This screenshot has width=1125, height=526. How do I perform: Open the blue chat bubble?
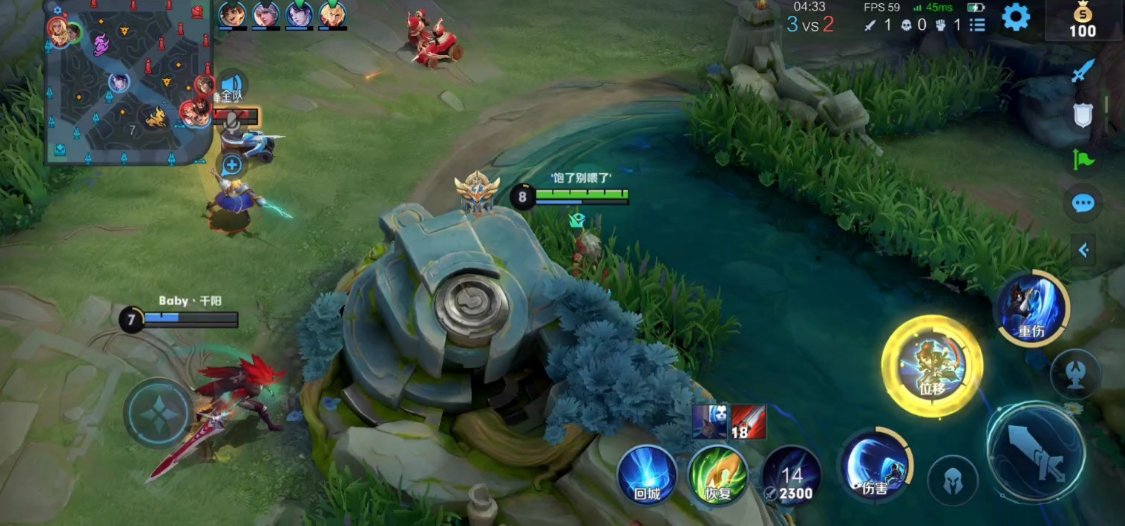pyautogui.click(x=1083, y=203)
